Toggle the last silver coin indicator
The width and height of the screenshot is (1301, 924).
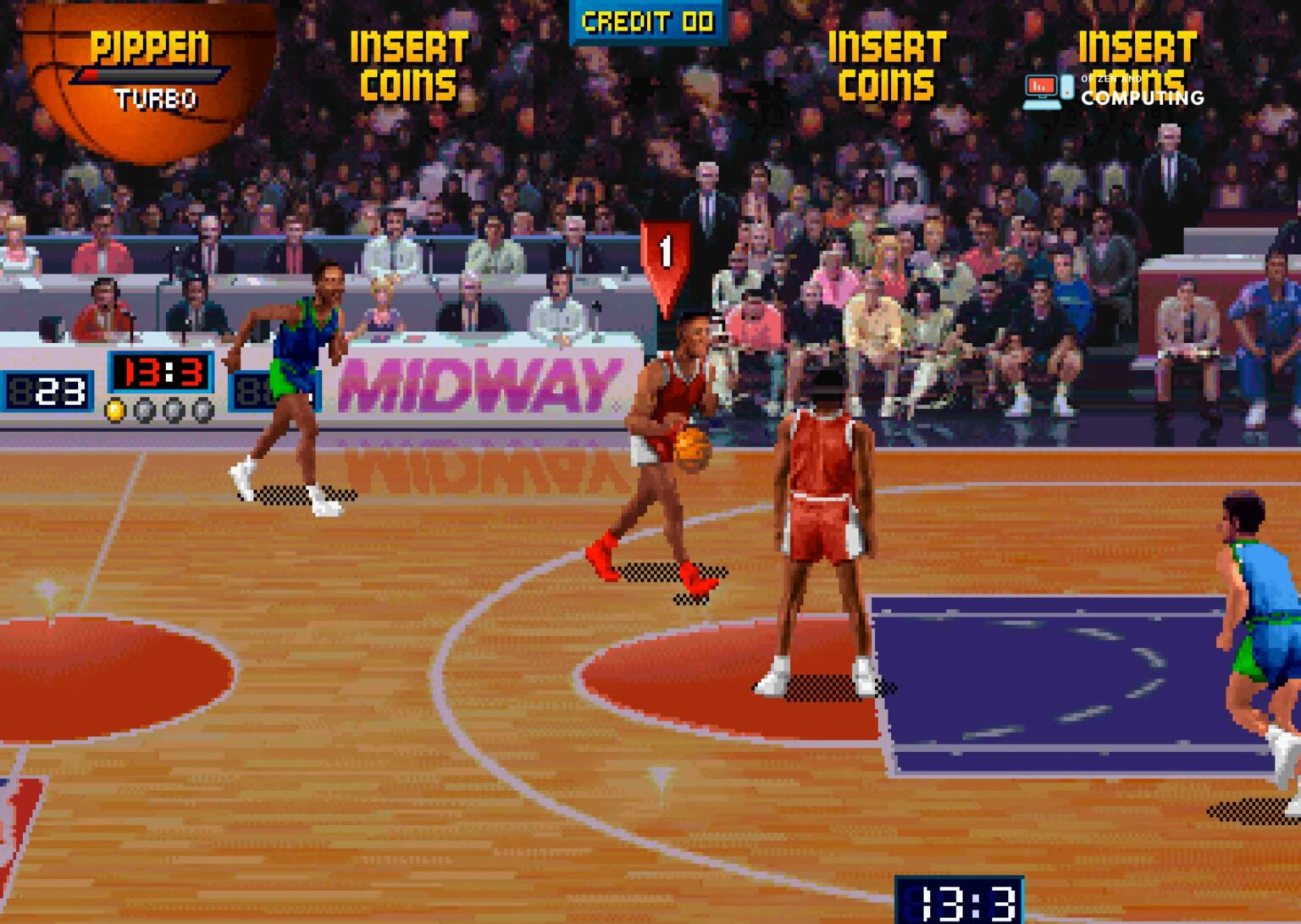(202, 410)
